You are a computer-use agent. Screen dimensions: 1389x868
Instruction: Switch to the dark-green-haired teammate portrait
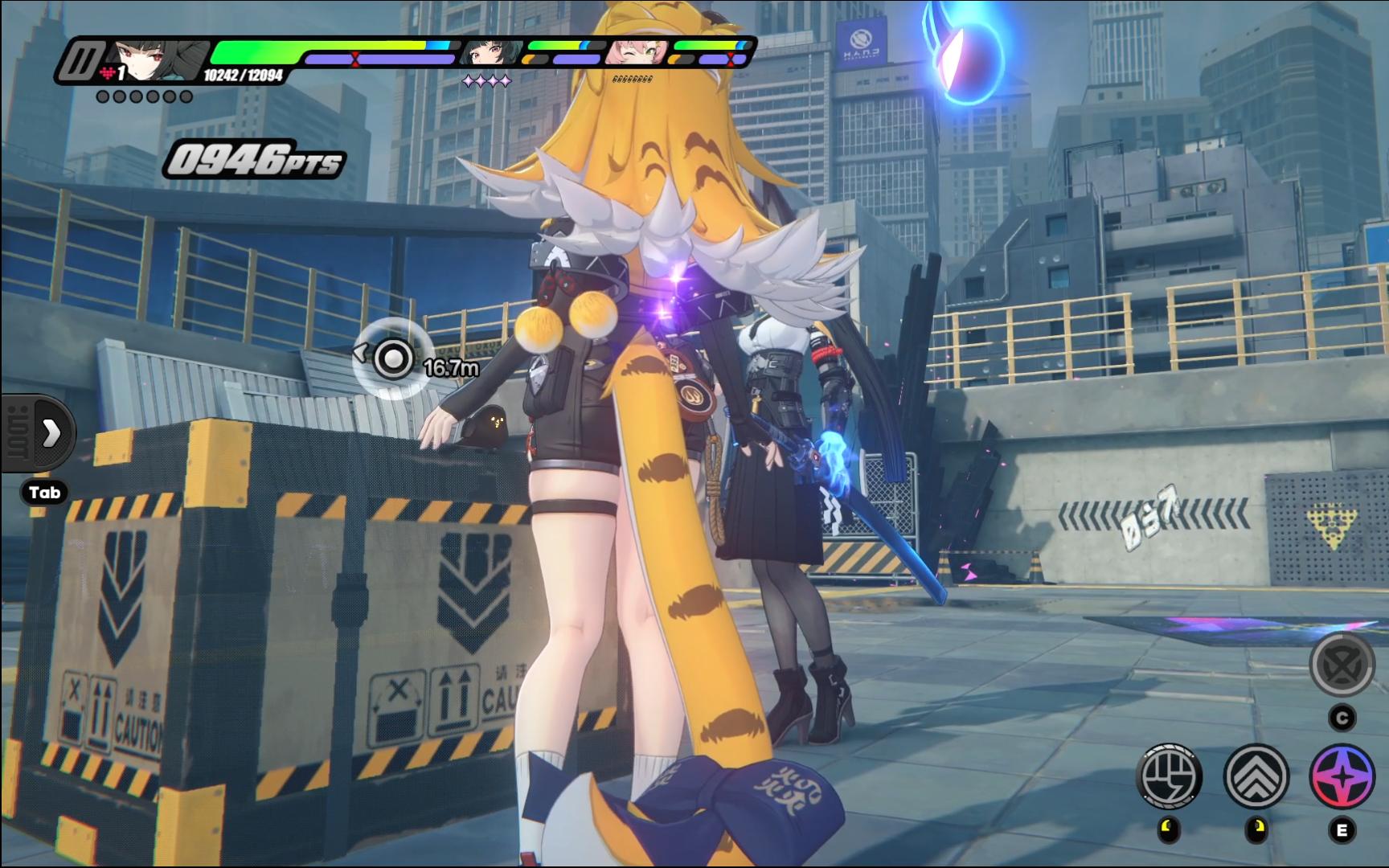[490, 54]
